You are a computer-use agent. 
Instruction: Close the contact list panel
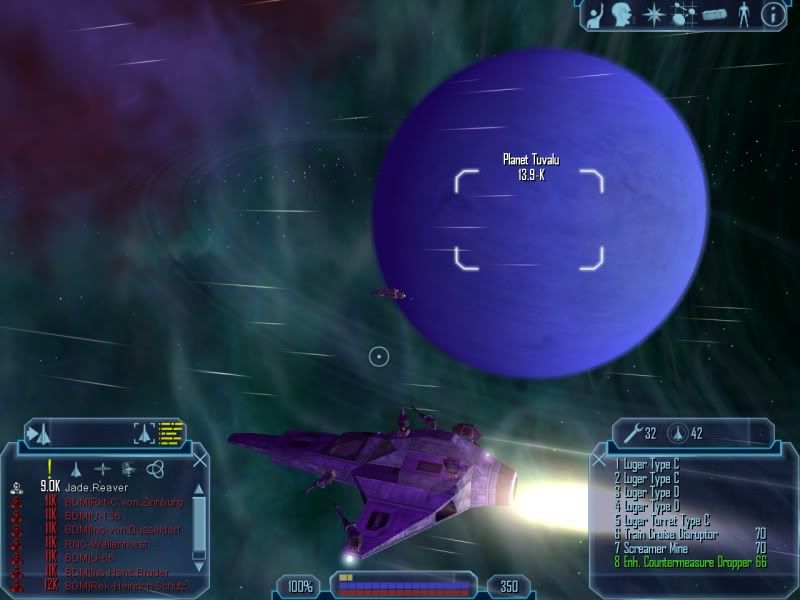(x=200, y=460)
